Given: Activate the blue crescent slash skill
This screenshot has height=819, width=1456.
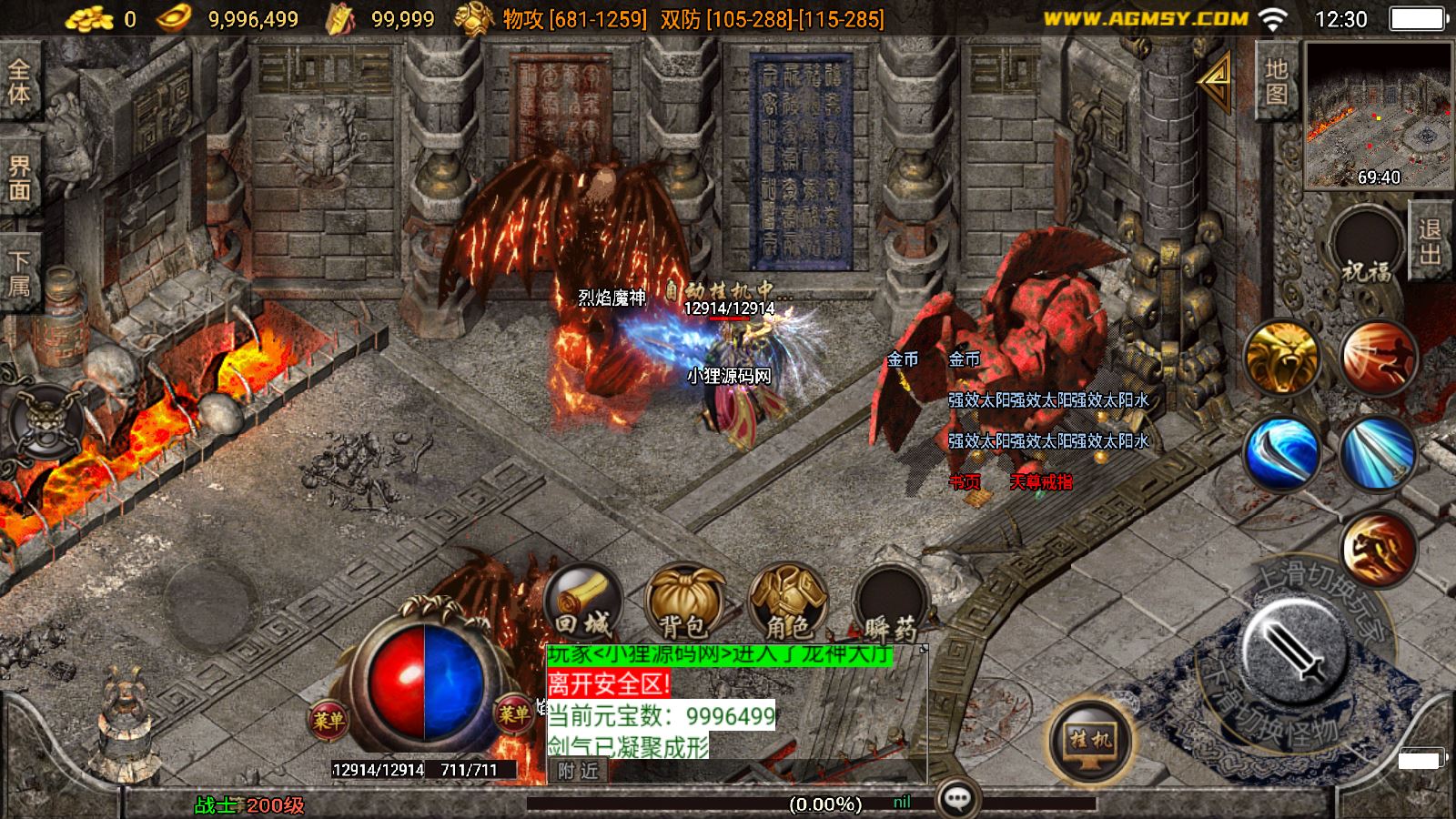Looking at the screenshot, I should point(1282,453).
